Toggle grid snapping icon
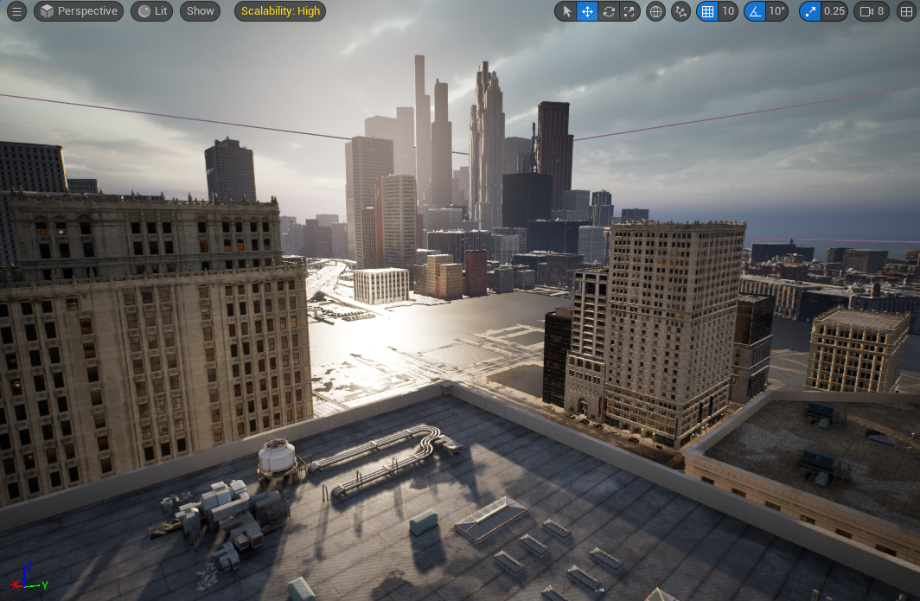The width and height of the screenshot is (920, 601). (x=708, y=11)
